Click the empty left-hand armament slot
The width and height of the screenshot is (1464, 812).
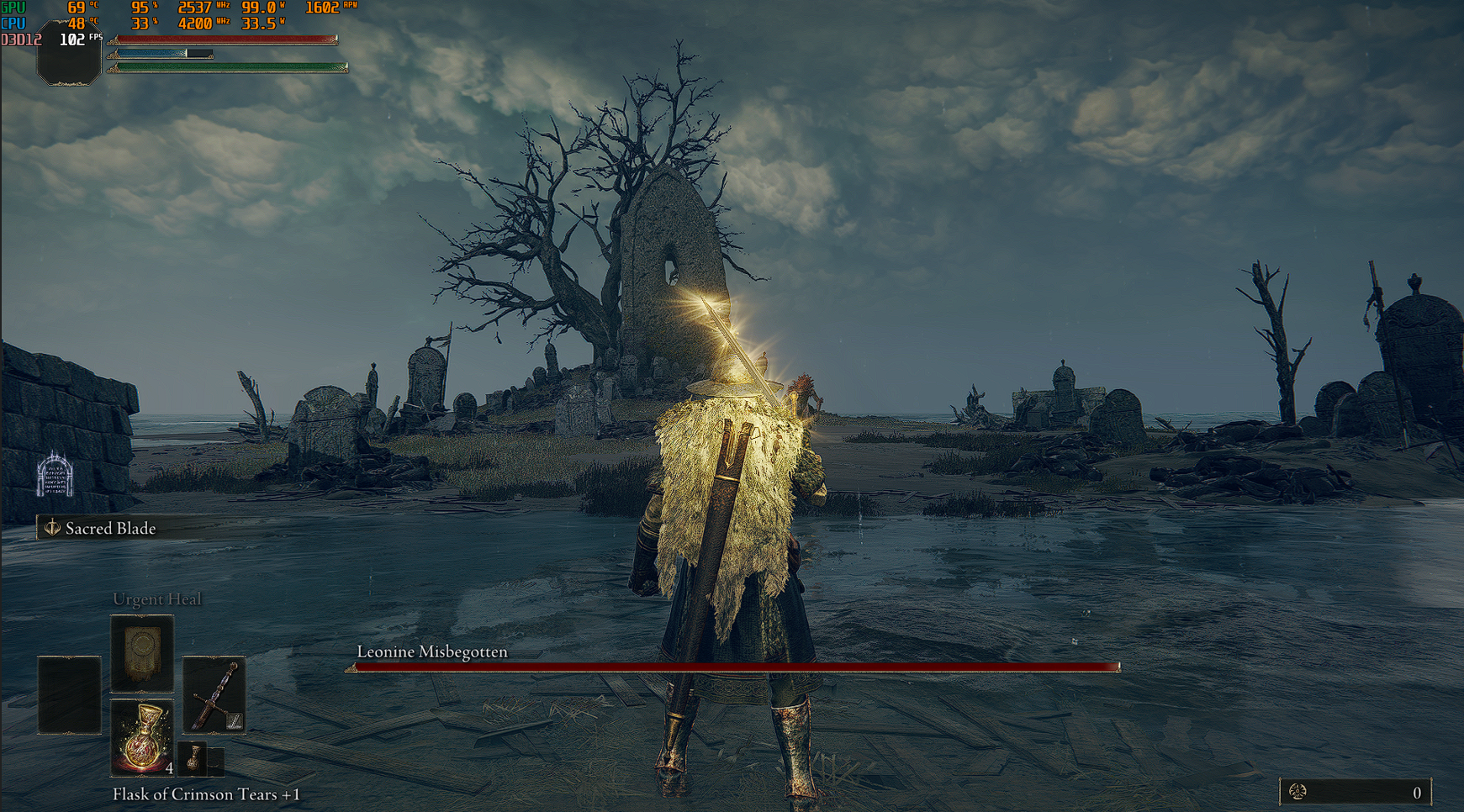click(69, 695)
